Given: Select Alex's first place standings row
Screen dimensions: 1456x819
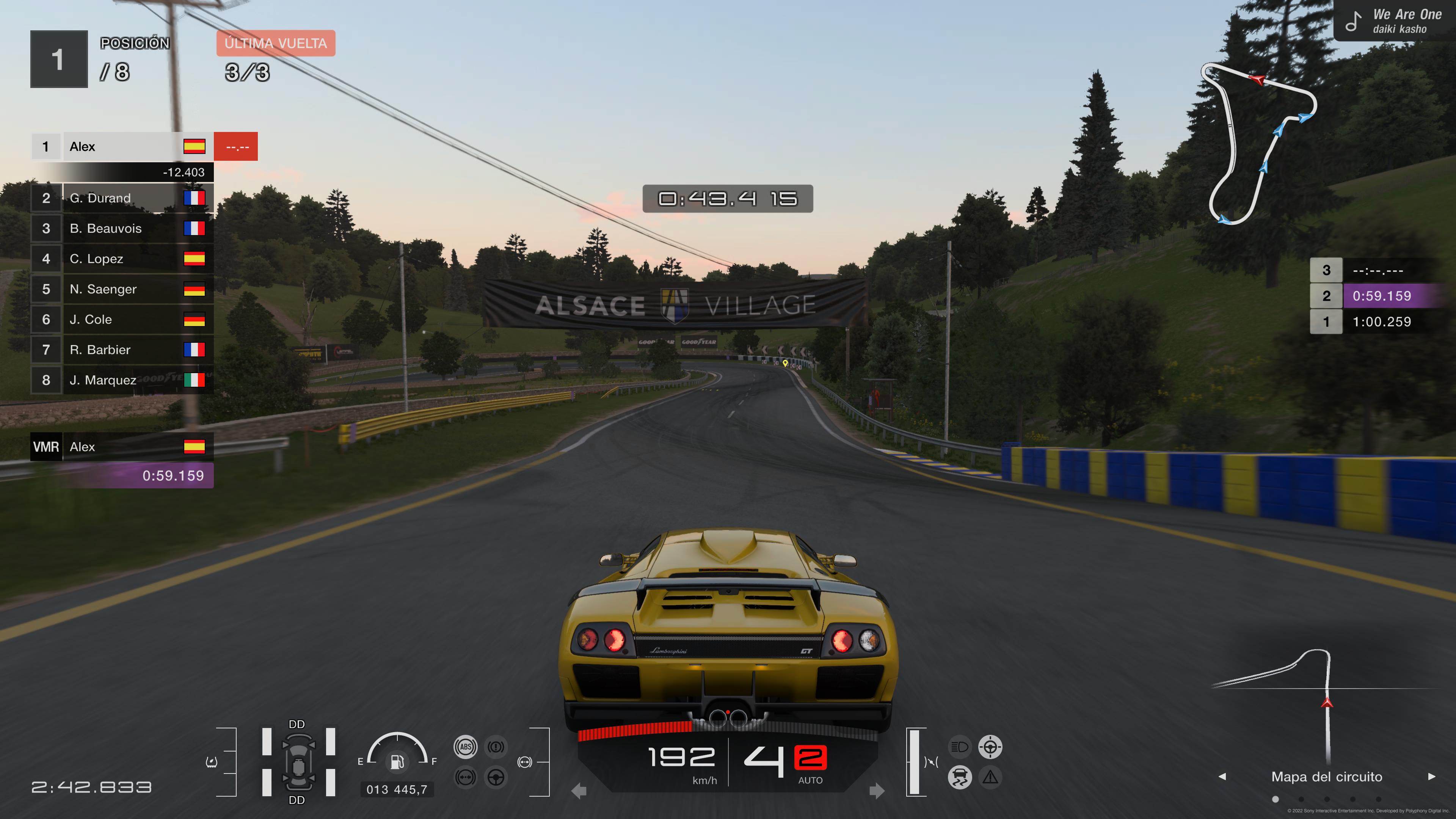Looking at the screenshot, I should coord(121,147).
